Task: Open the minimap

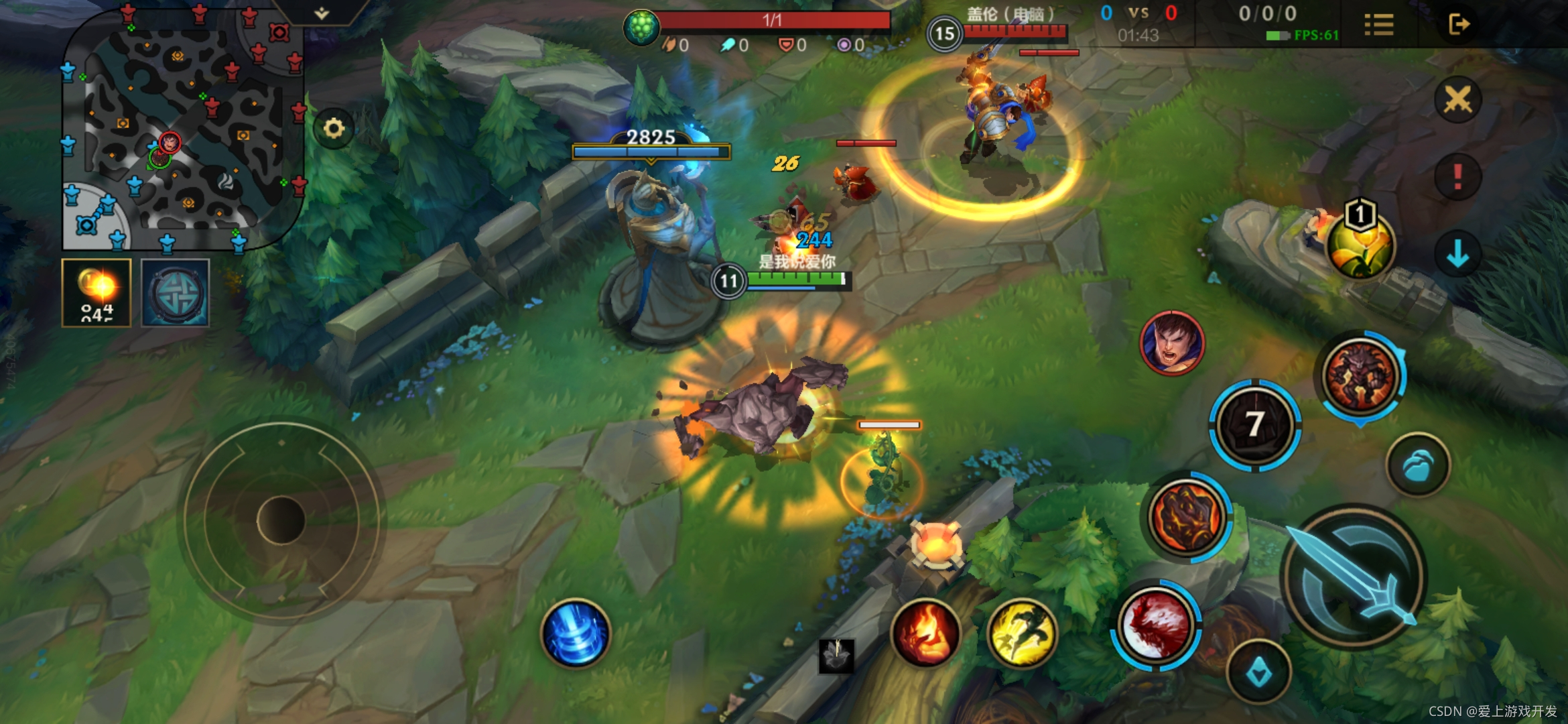Action: [x=181, y=127]
